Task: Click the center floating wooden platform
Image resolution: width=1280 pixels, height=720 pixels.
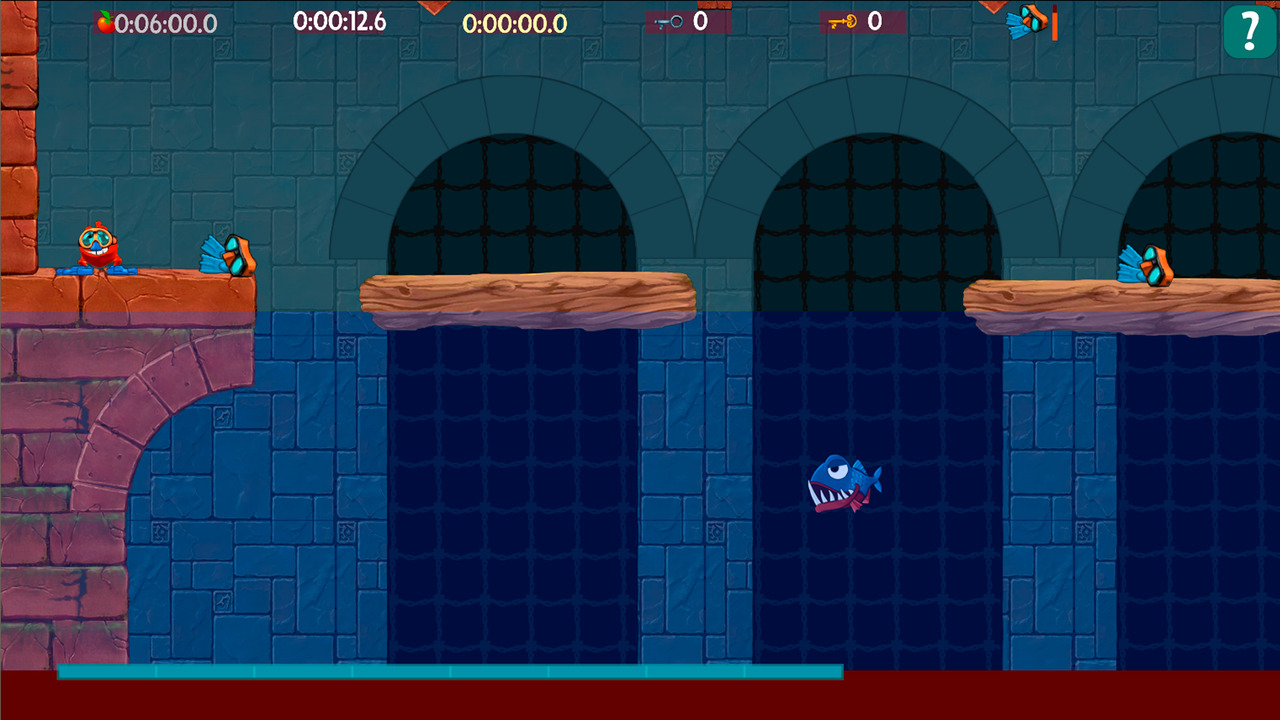Action: pos(528,298)
